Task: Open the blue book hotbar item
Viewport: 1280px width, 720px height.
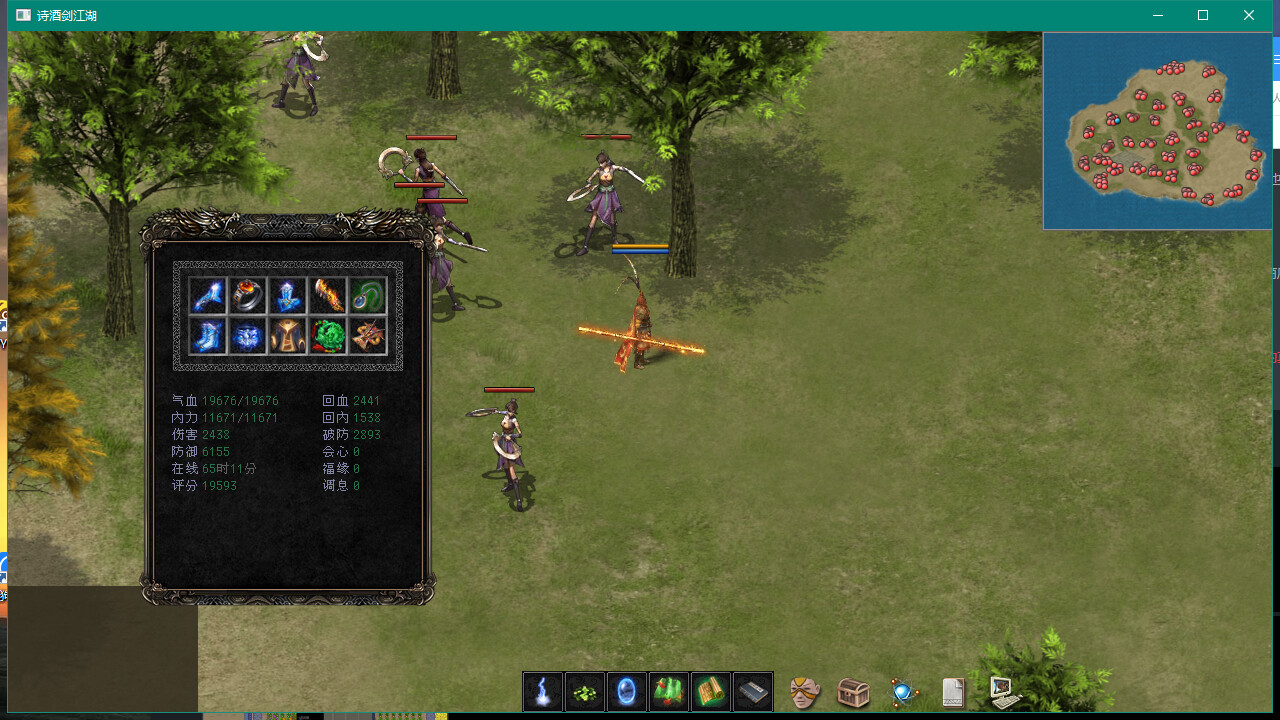Action: pyautogui.click(x=753, y=691)
